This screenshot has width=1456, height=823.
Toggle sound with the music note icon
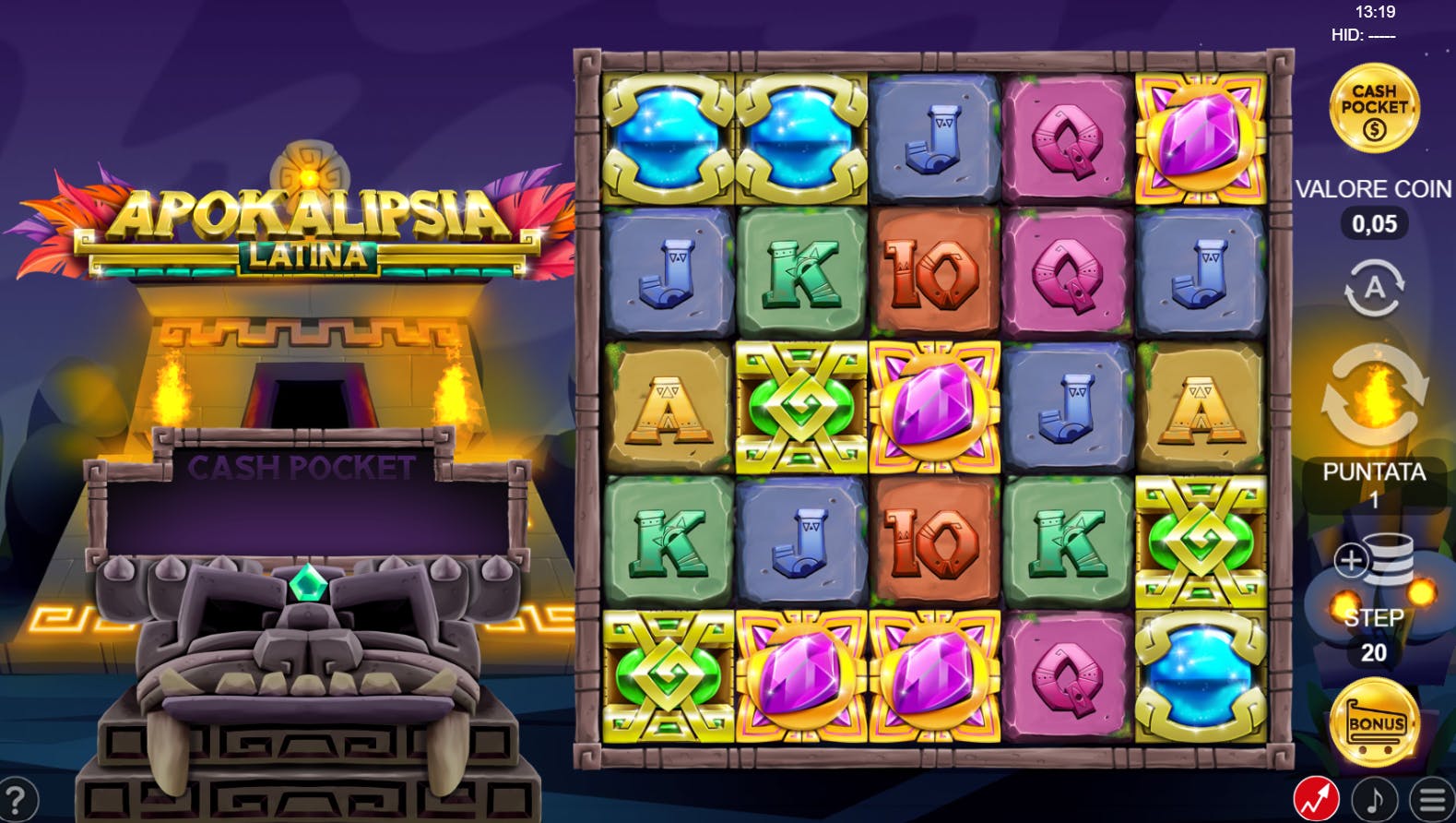tap(1374, 799)
